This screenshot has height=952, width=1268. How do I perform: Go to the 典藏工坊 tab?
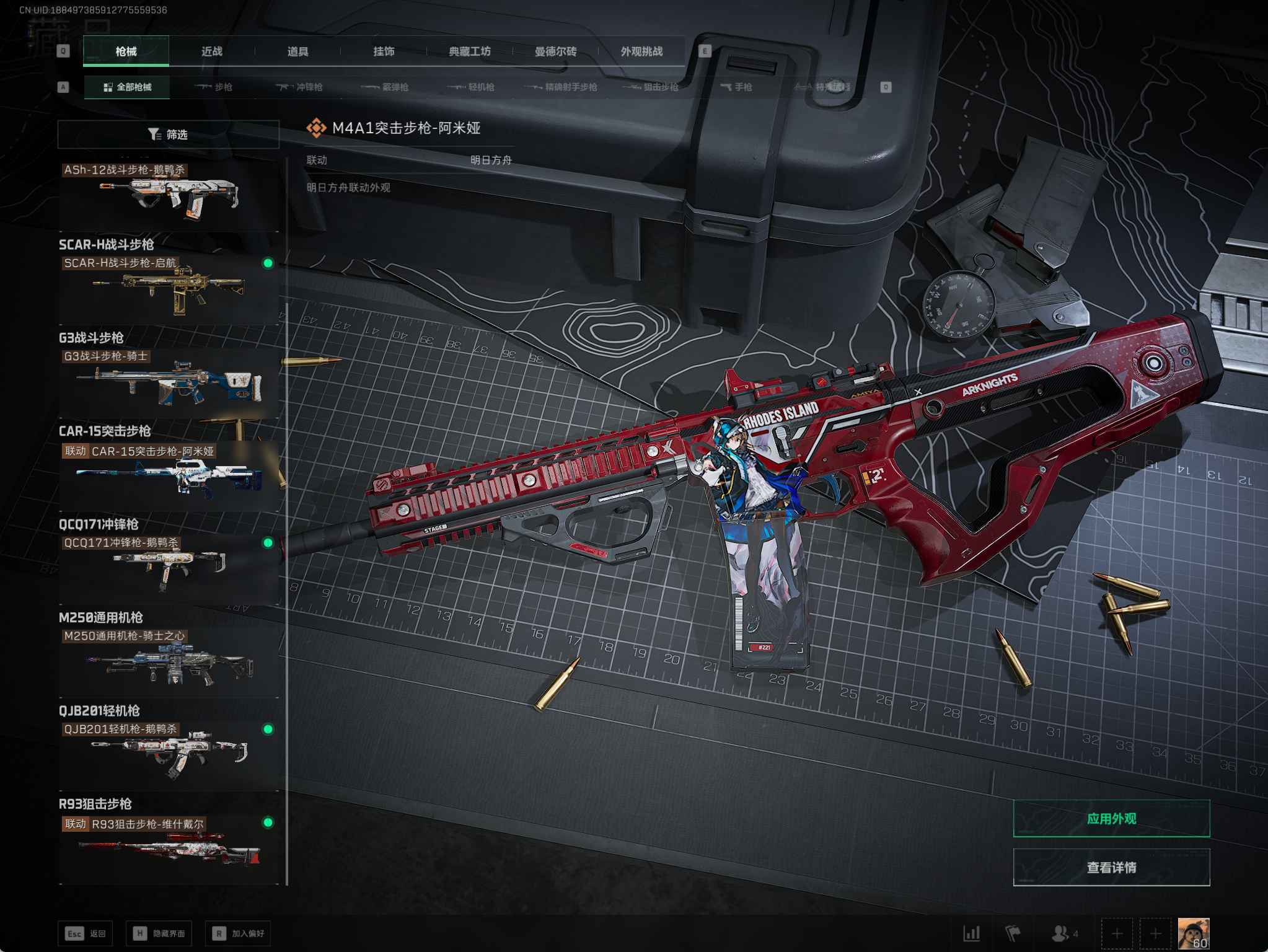click(x=469, y=51)
